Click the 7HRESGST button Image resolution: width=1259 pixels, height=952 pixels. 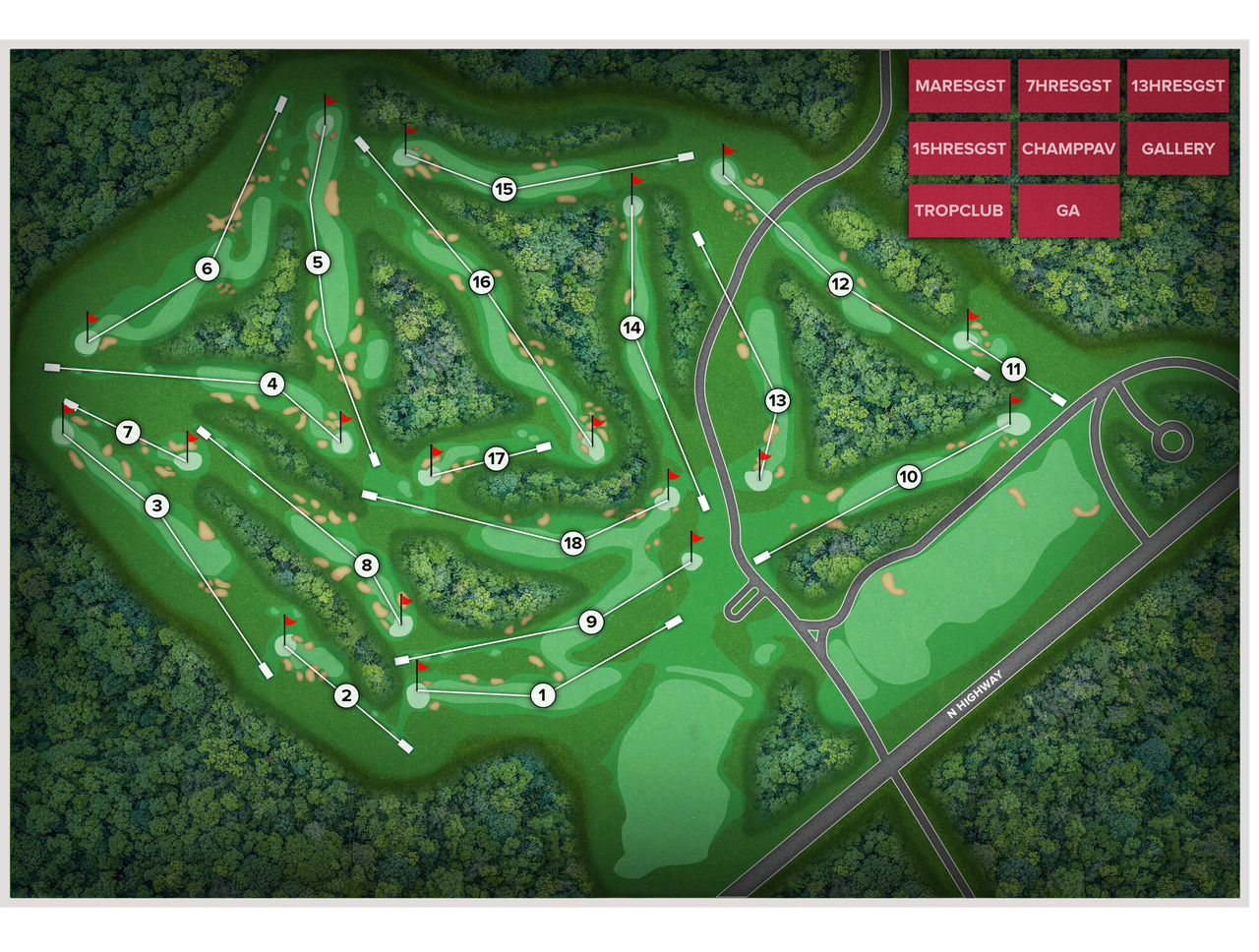coord(1068,88)
